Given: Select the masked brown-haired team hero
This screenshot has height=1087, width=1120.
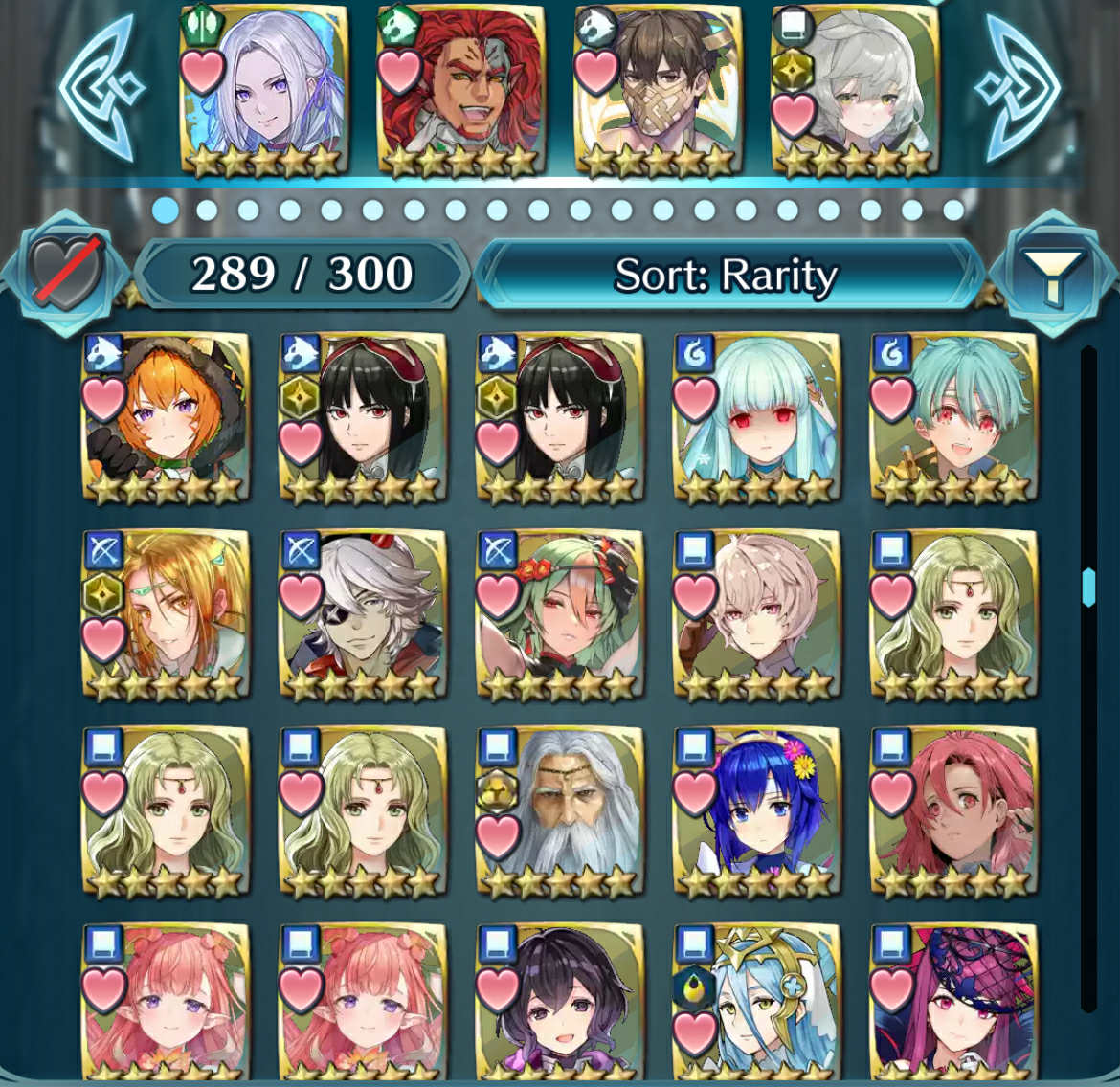Looking at the screenshot, I should (x=659, y=91).
